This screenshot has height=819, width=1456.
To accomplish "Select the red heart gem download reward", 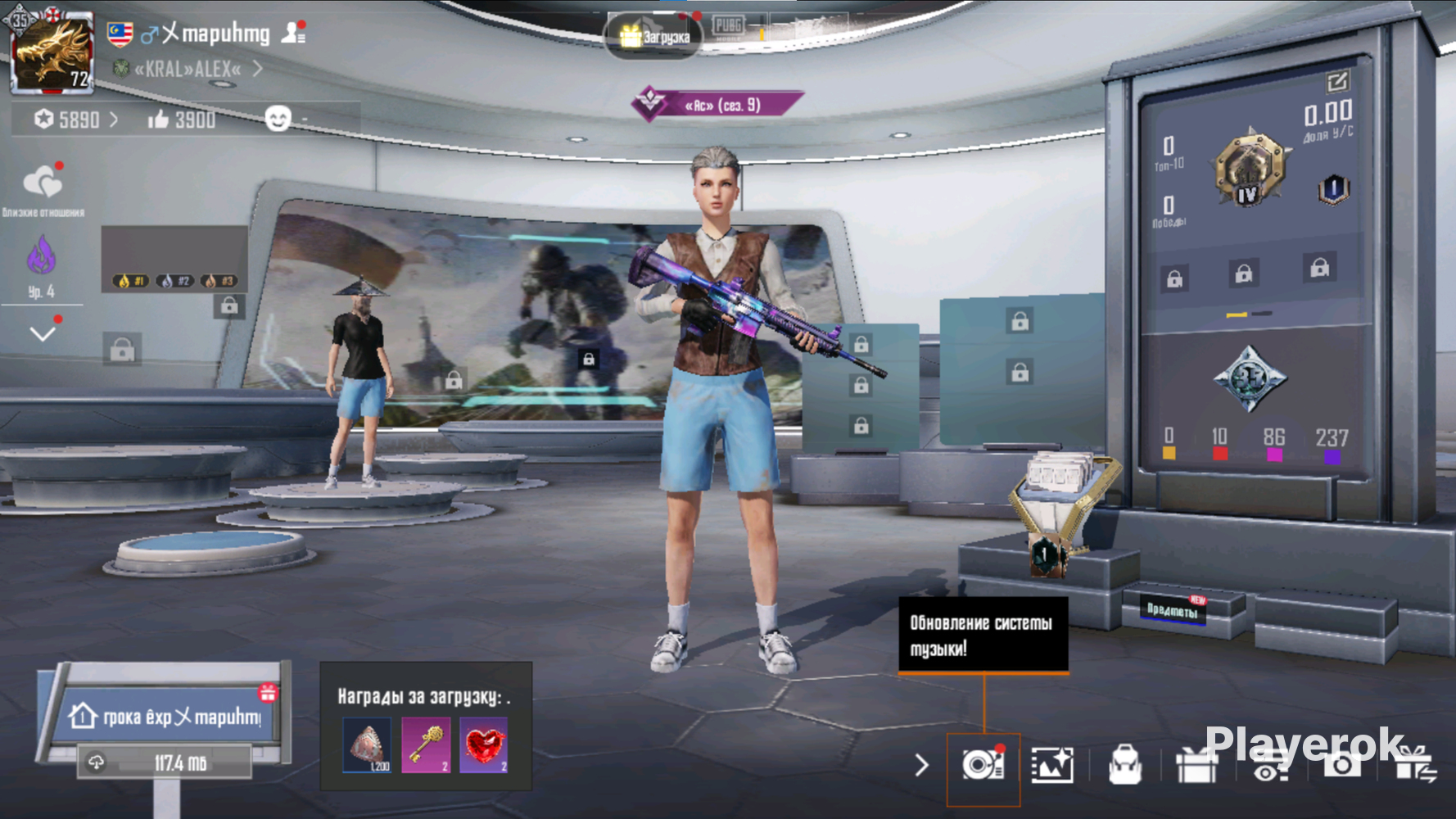I will (x=484, y=744).
